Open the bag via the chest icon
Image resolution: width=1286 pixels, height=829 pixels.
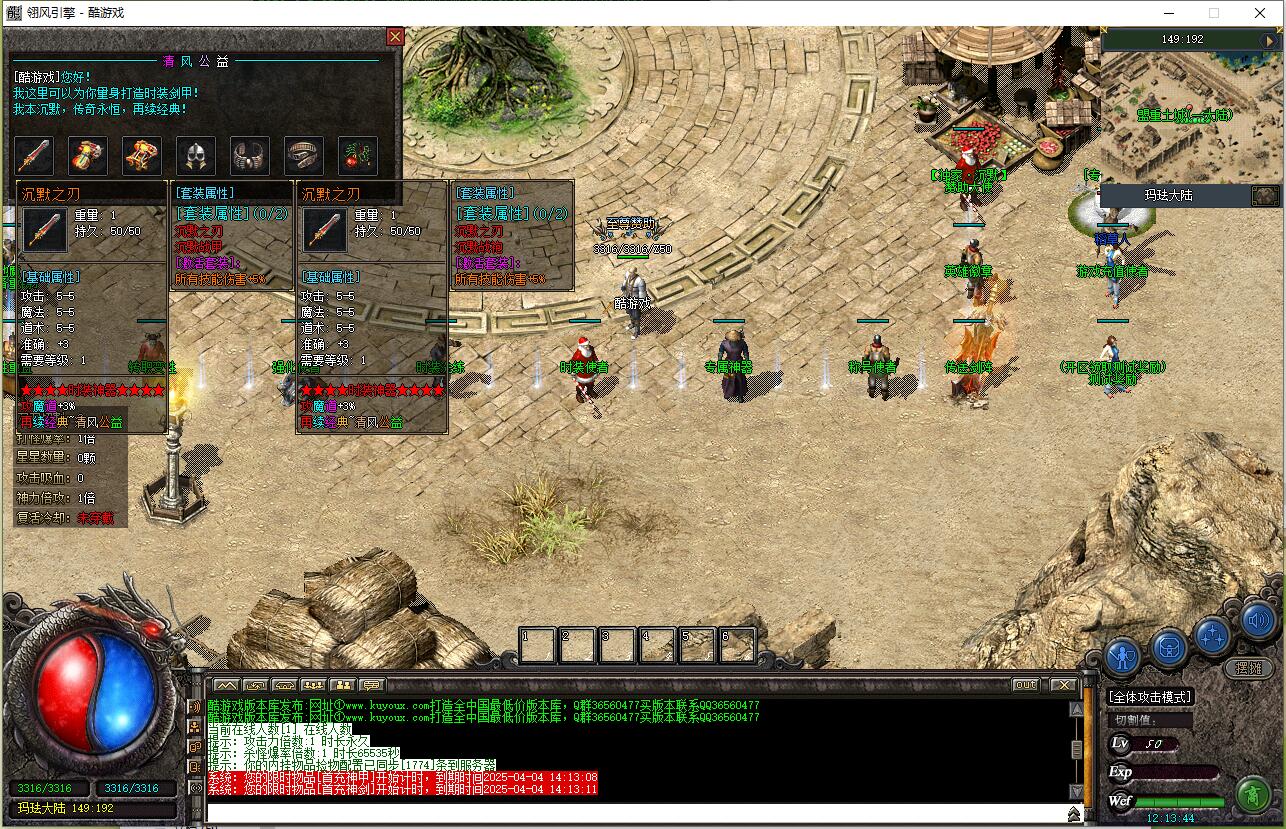point(1168,647)
